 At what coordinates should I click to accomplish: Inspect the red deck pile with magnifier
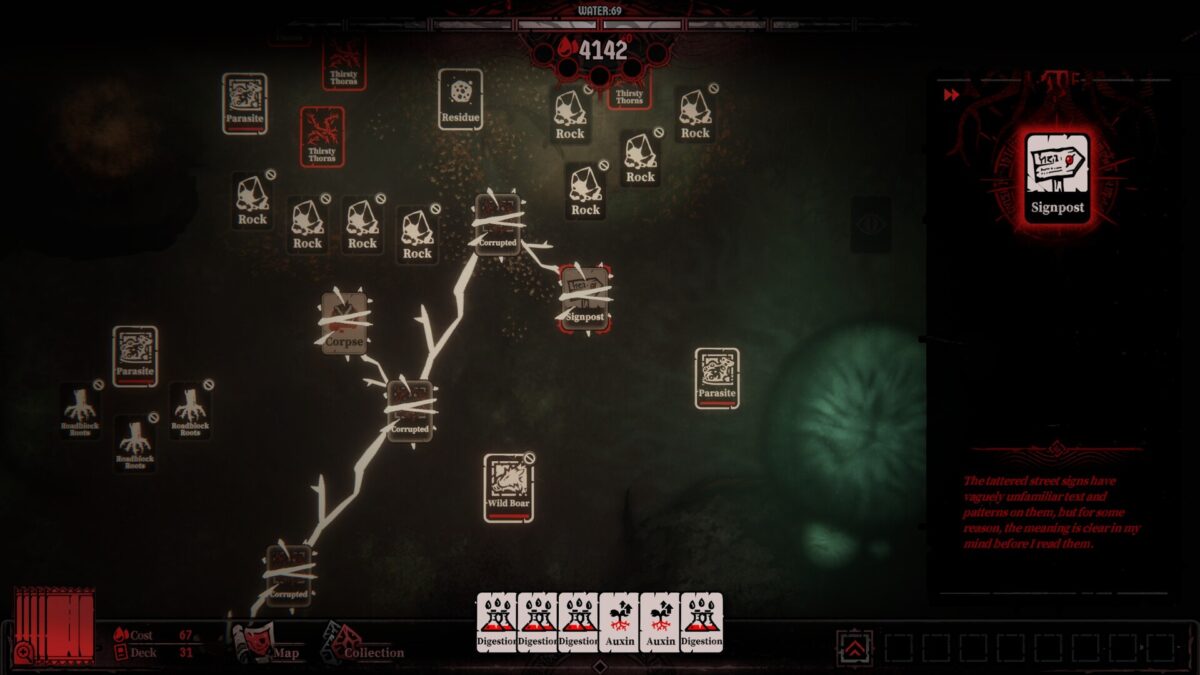pos(53,625)
